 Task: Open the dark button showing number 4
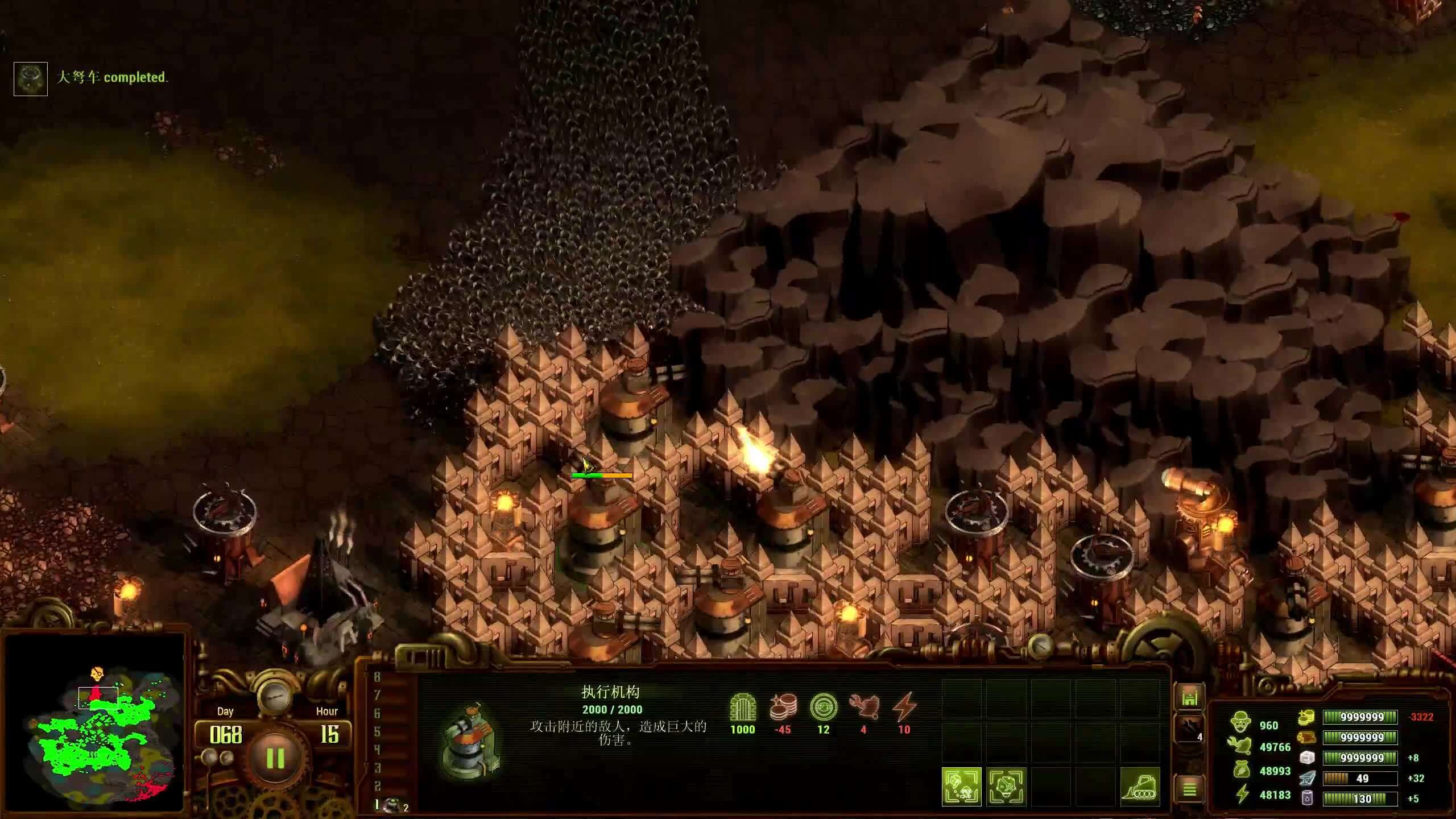coord(1189,730)
